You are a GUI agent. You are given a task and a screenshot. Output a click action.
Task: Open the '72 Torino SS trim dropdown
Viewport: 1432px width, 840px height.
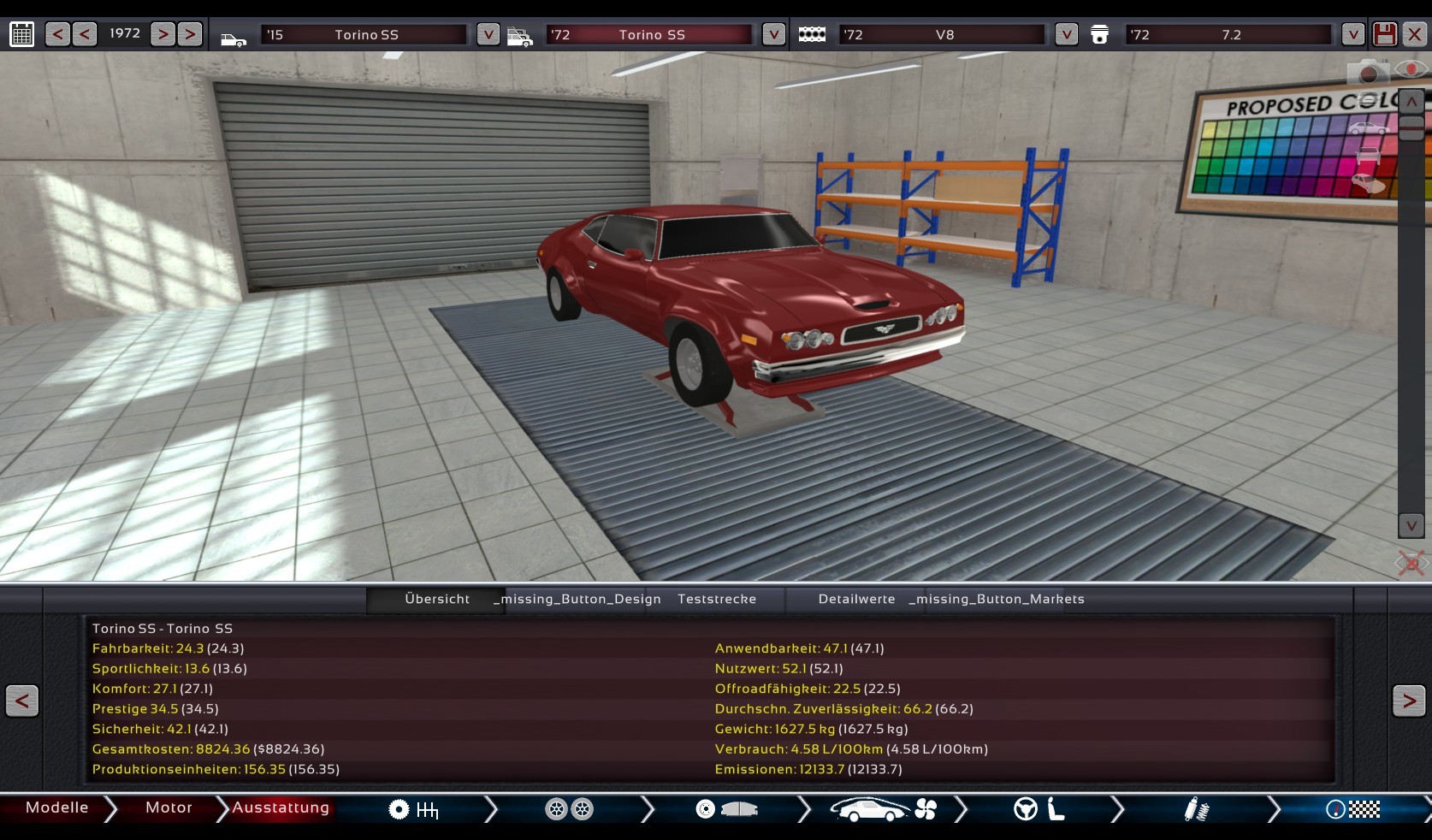click(x=773, y=34)
